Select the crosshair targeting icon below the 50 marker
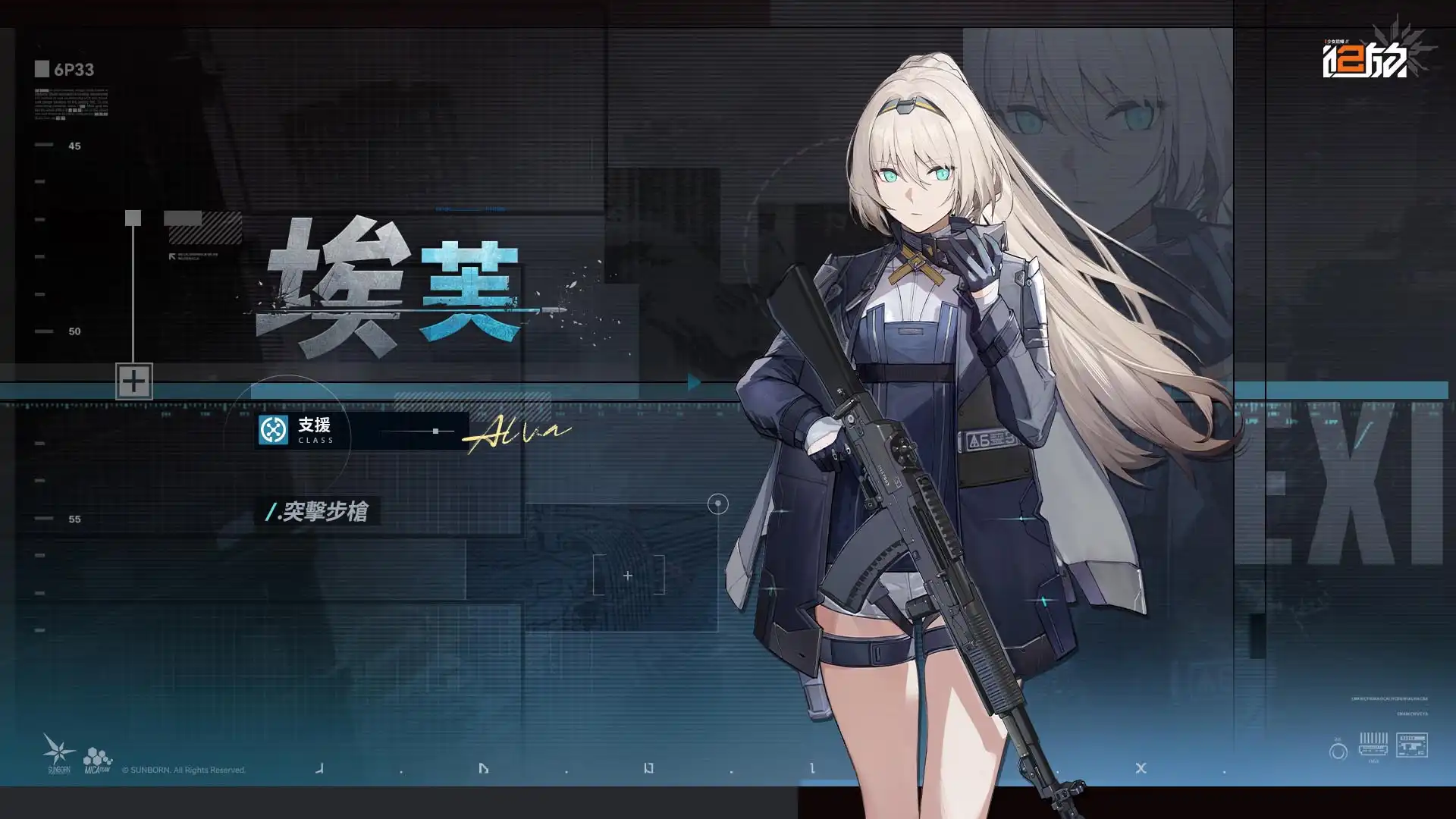 [135, 381]
